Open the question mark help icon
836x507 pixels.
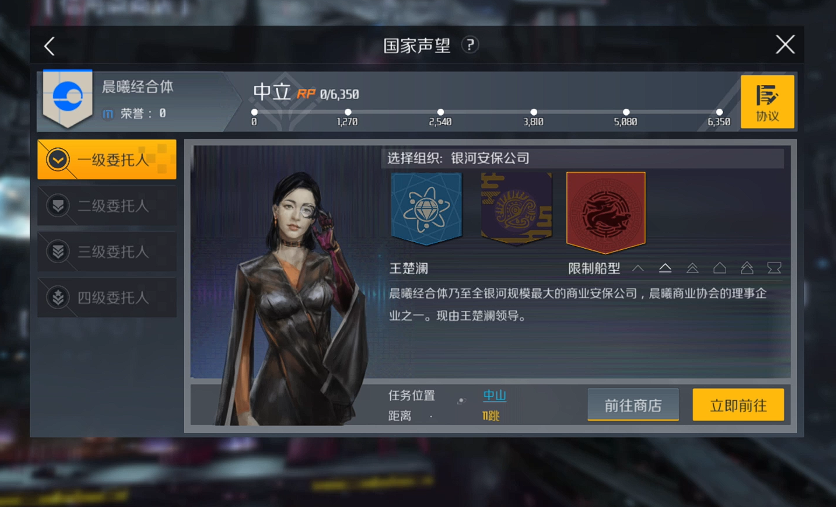coord(470,45)
